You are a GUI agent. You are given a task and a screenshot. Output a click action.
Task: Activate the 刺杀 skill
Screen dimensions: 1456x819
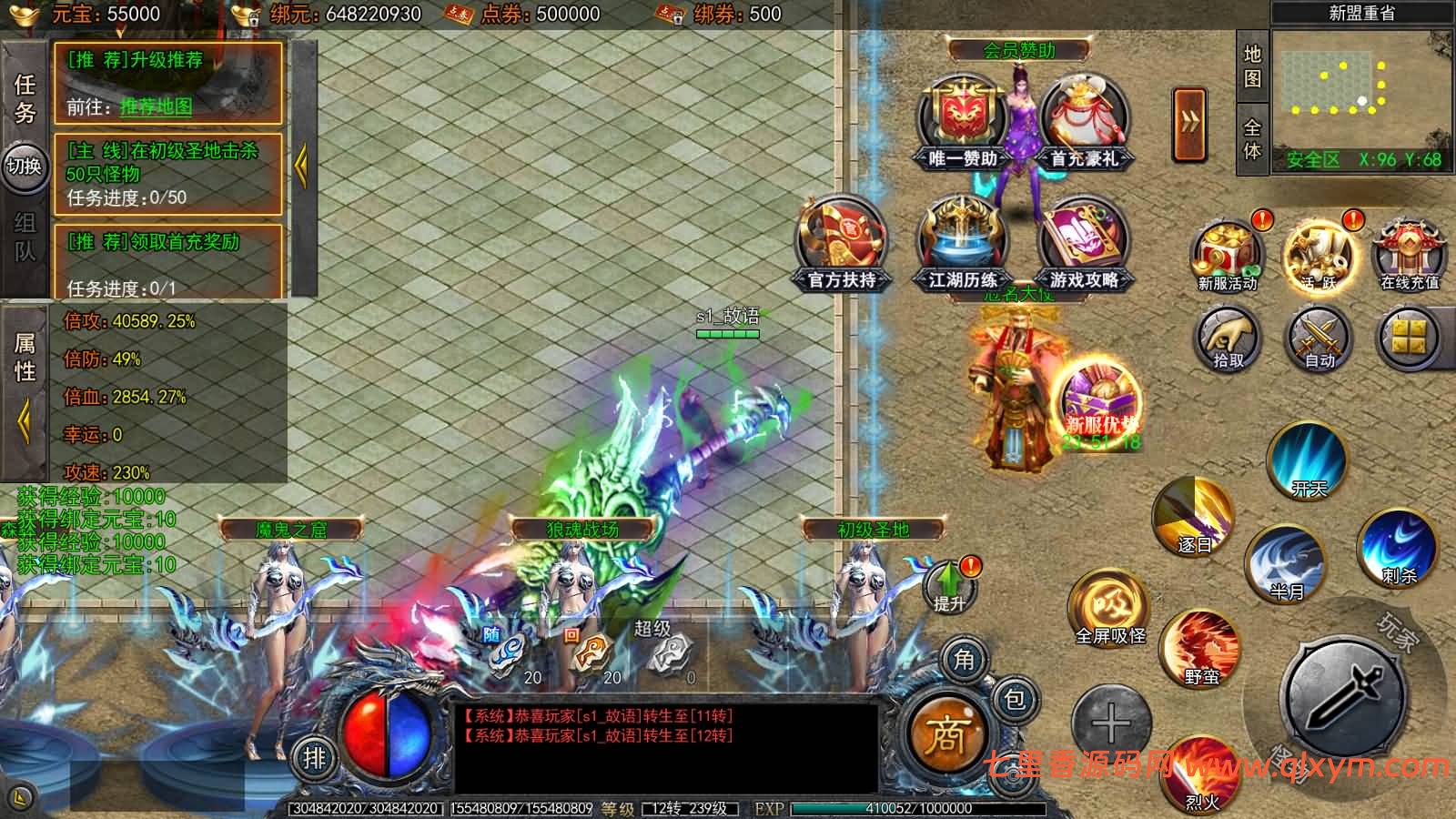coord(1398,546)
